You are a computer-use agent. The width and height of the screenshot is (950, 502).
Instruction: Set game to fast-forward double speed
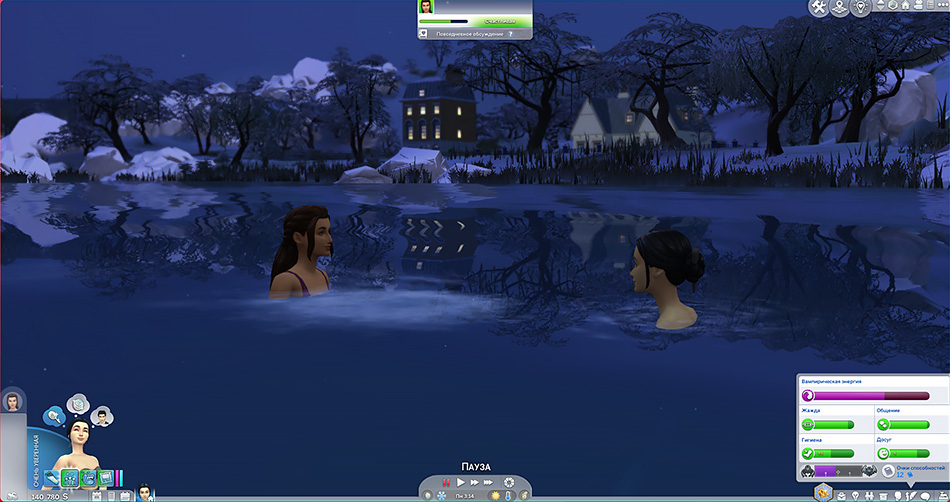pos(474,482)
